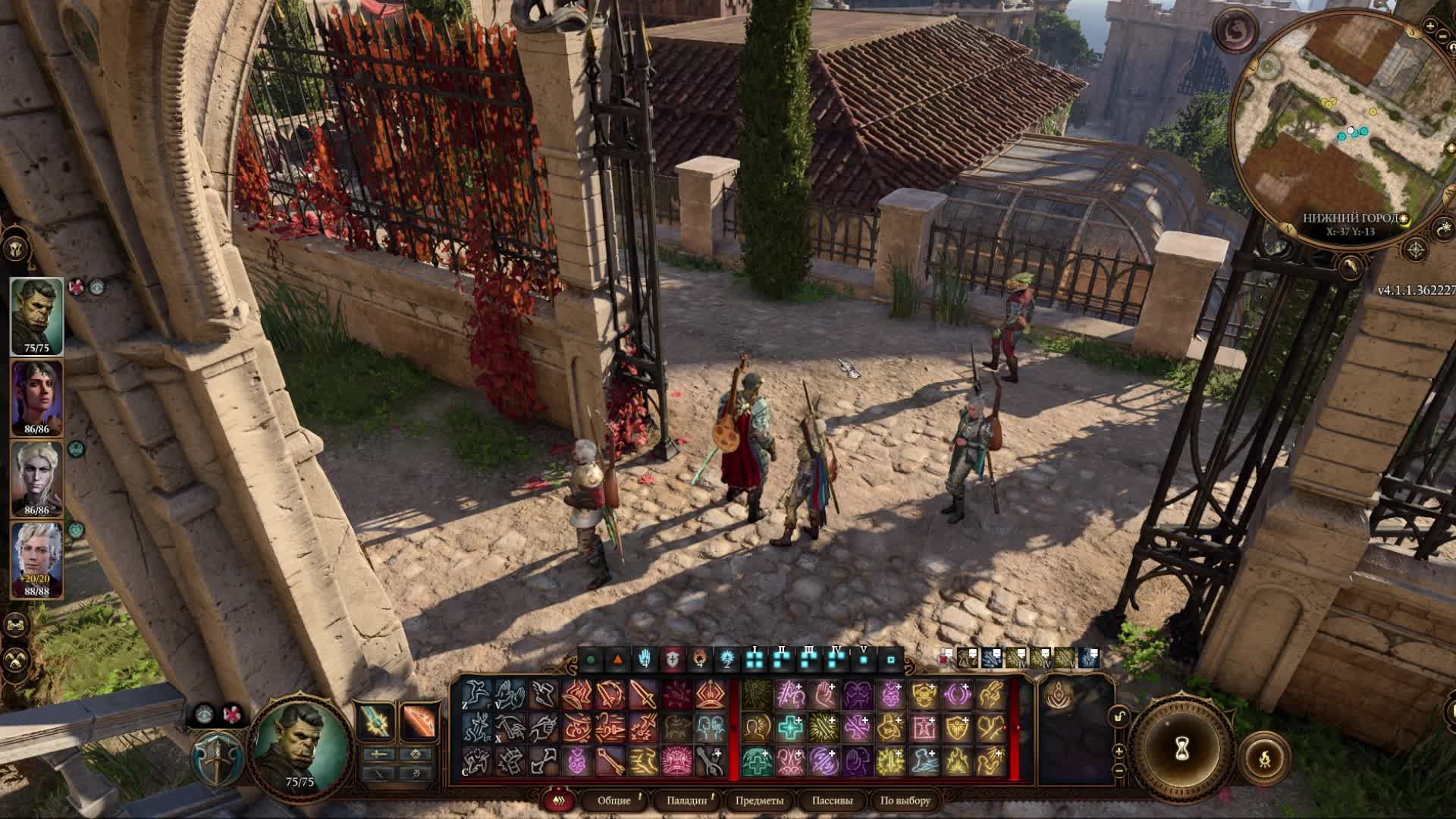
Task: Toggle the red arrows button left of Общие
Action: pyautogui.click(x=560, y=800)
